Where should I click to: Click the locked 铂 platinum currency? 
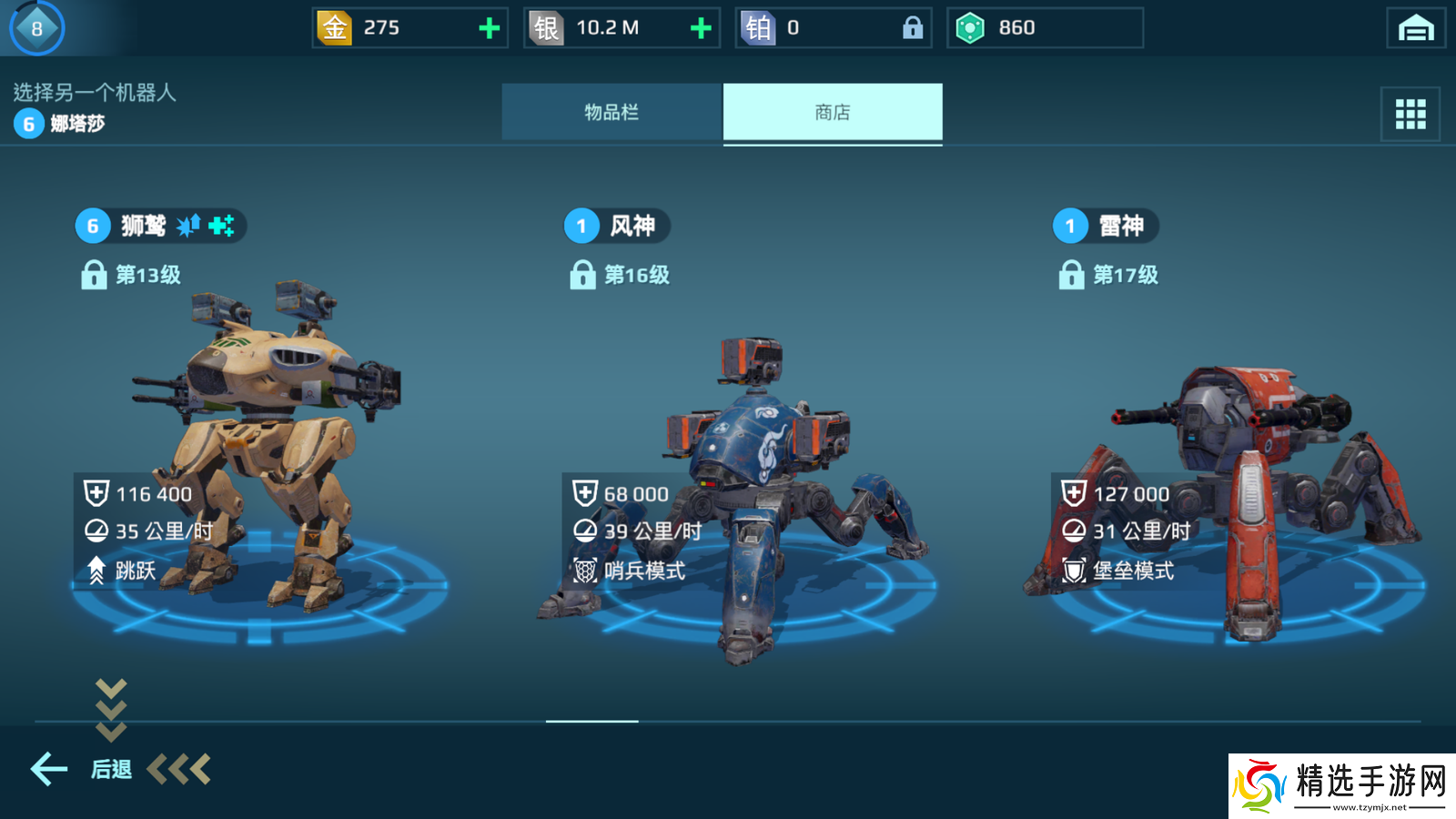(833, 28)
